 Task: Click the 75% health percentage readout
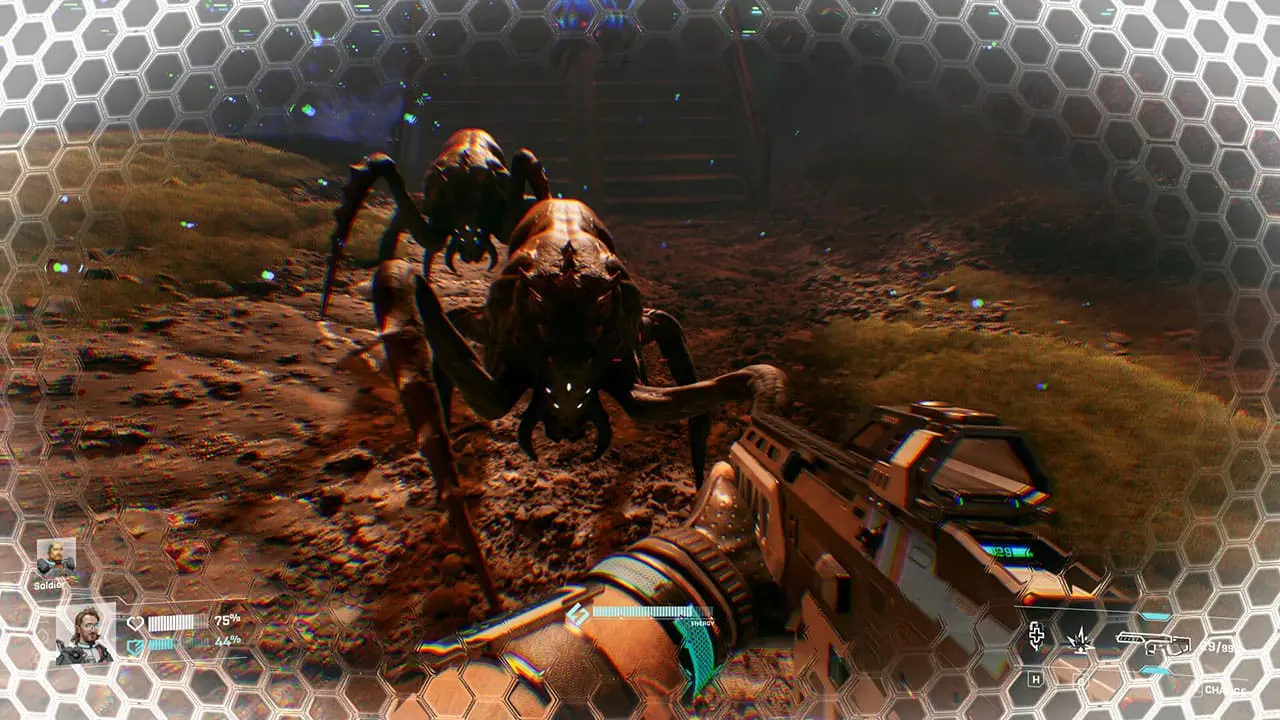click(x=226, y=620)
